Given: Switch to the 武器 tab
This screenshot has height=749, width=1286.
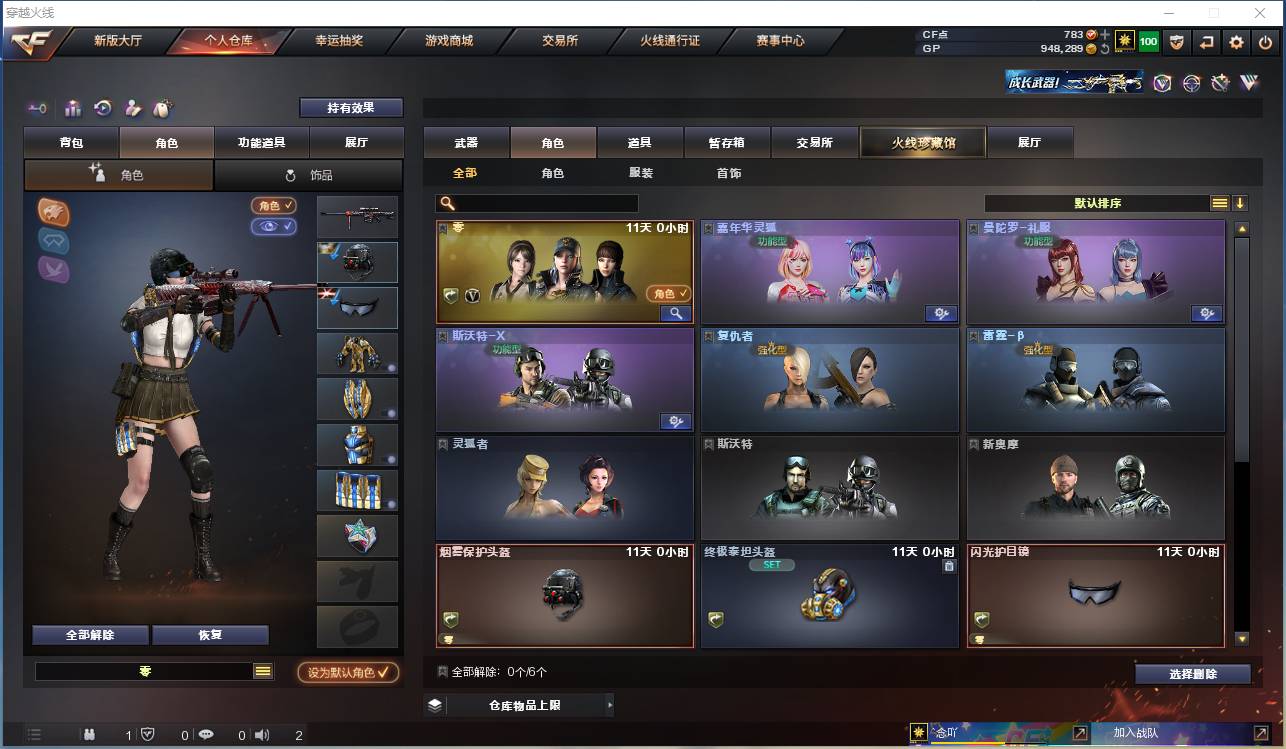Looking at the screenshot, I should pyautogui.click(x=464, y=142).
